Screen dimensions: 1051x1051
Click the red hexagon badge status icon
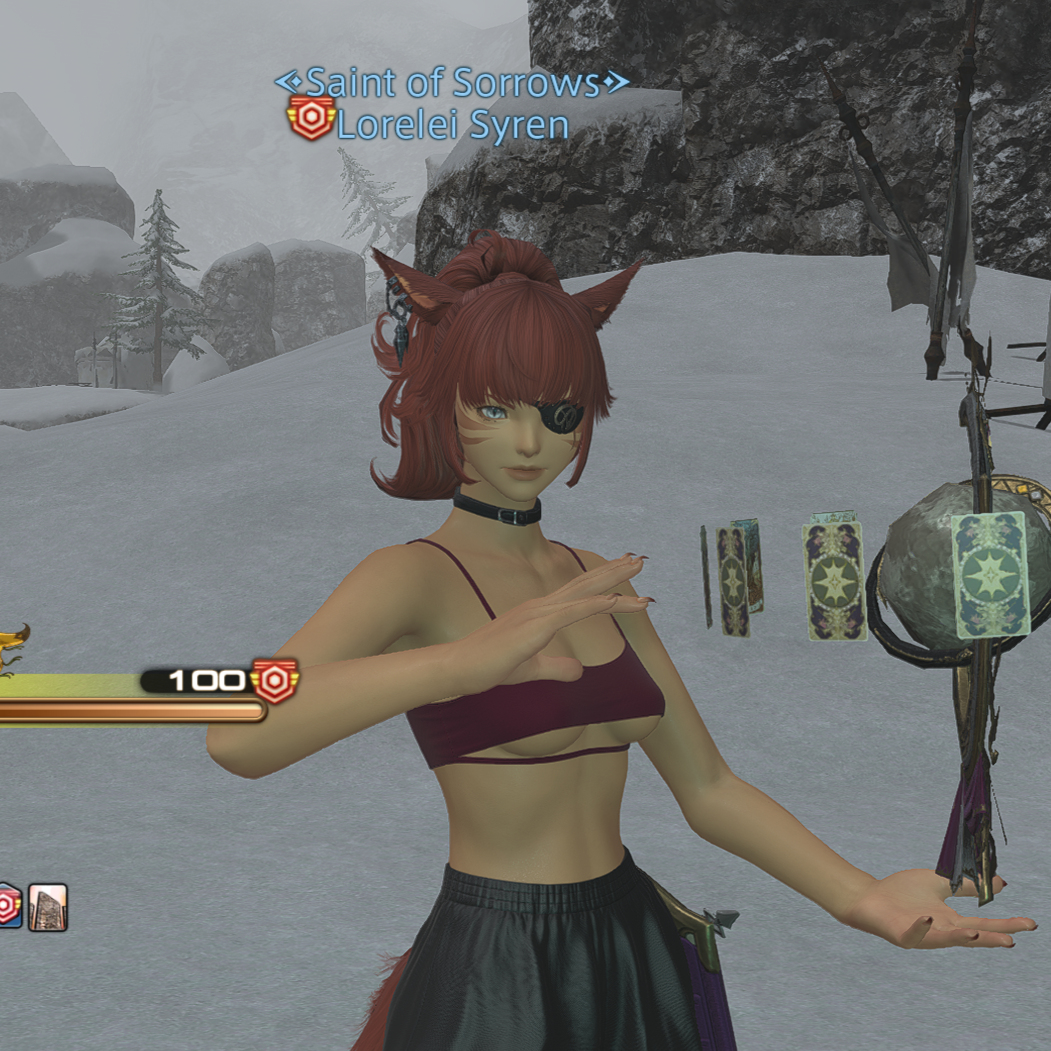(x=8, y=906)
